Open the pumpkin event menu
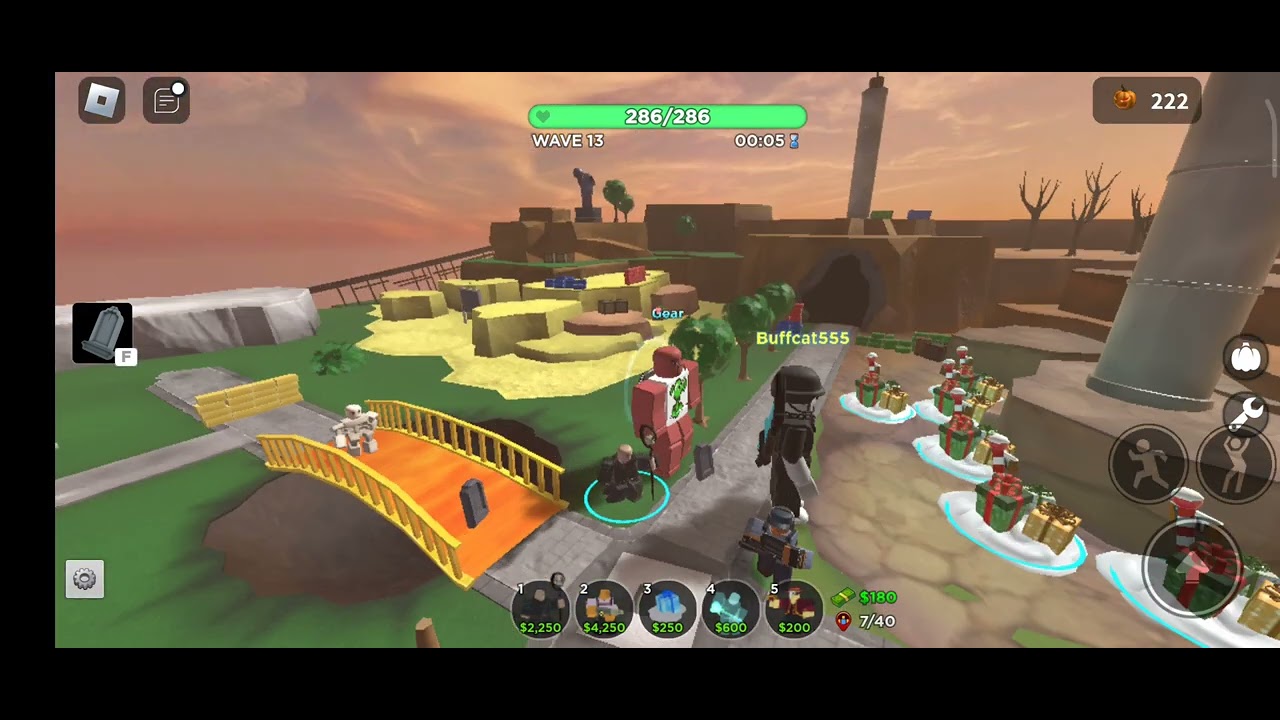 pos(1246,357)
